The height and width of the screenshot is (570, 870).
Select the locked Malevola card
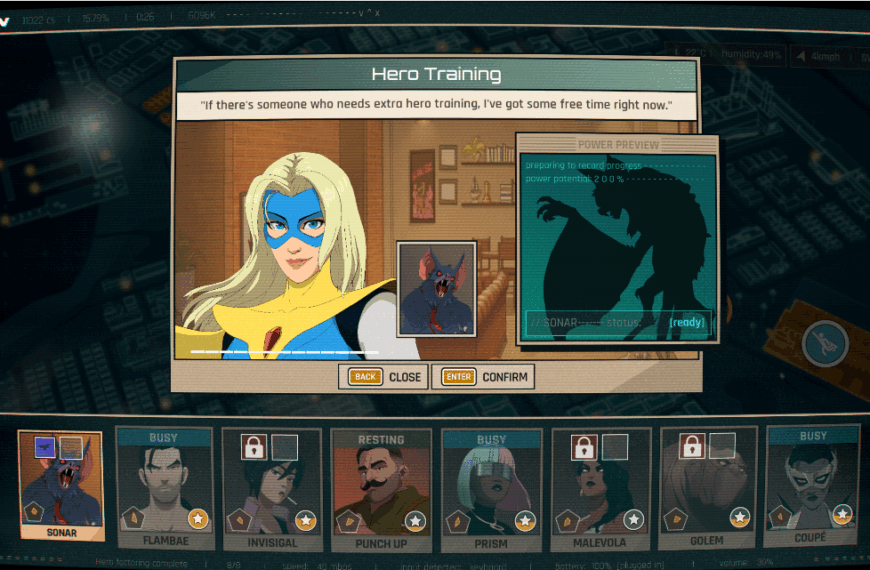[601, 488]
